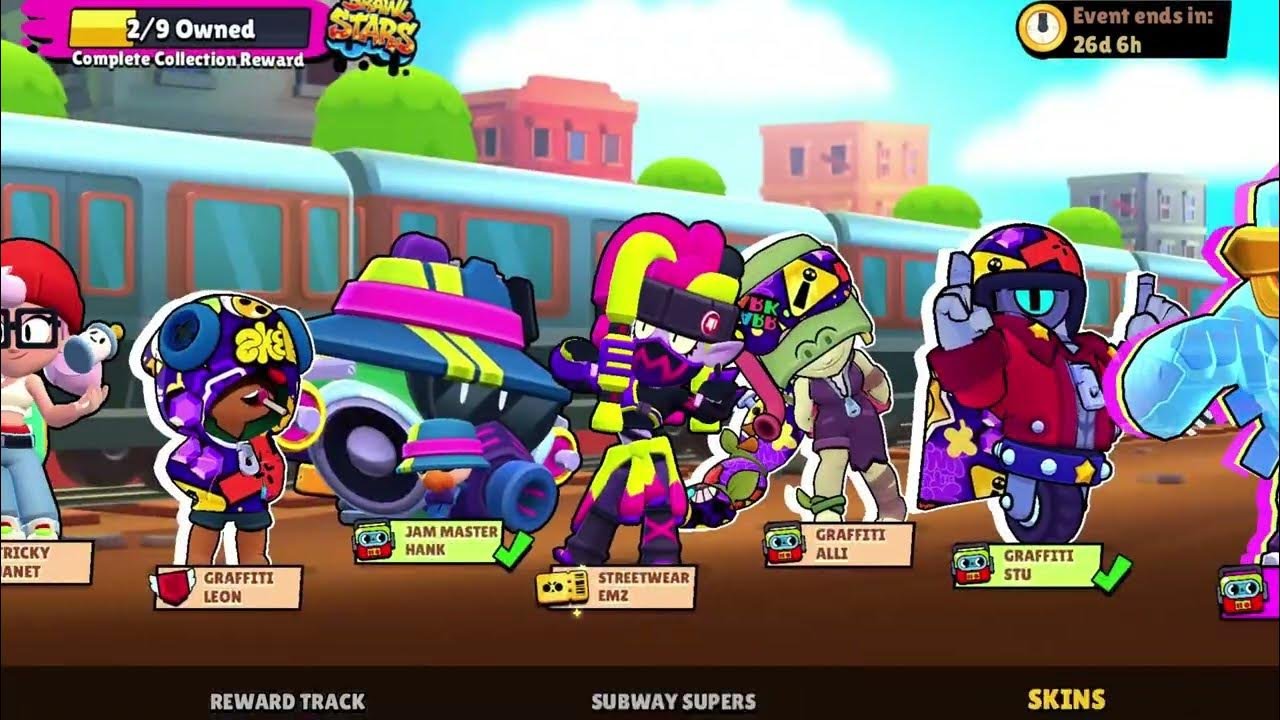Image resolution: width=1280 pixels, height=720 pixels.
Task: Click the clock icon in the event timer
Action: pyautogui.click(x=1042, y=29)
